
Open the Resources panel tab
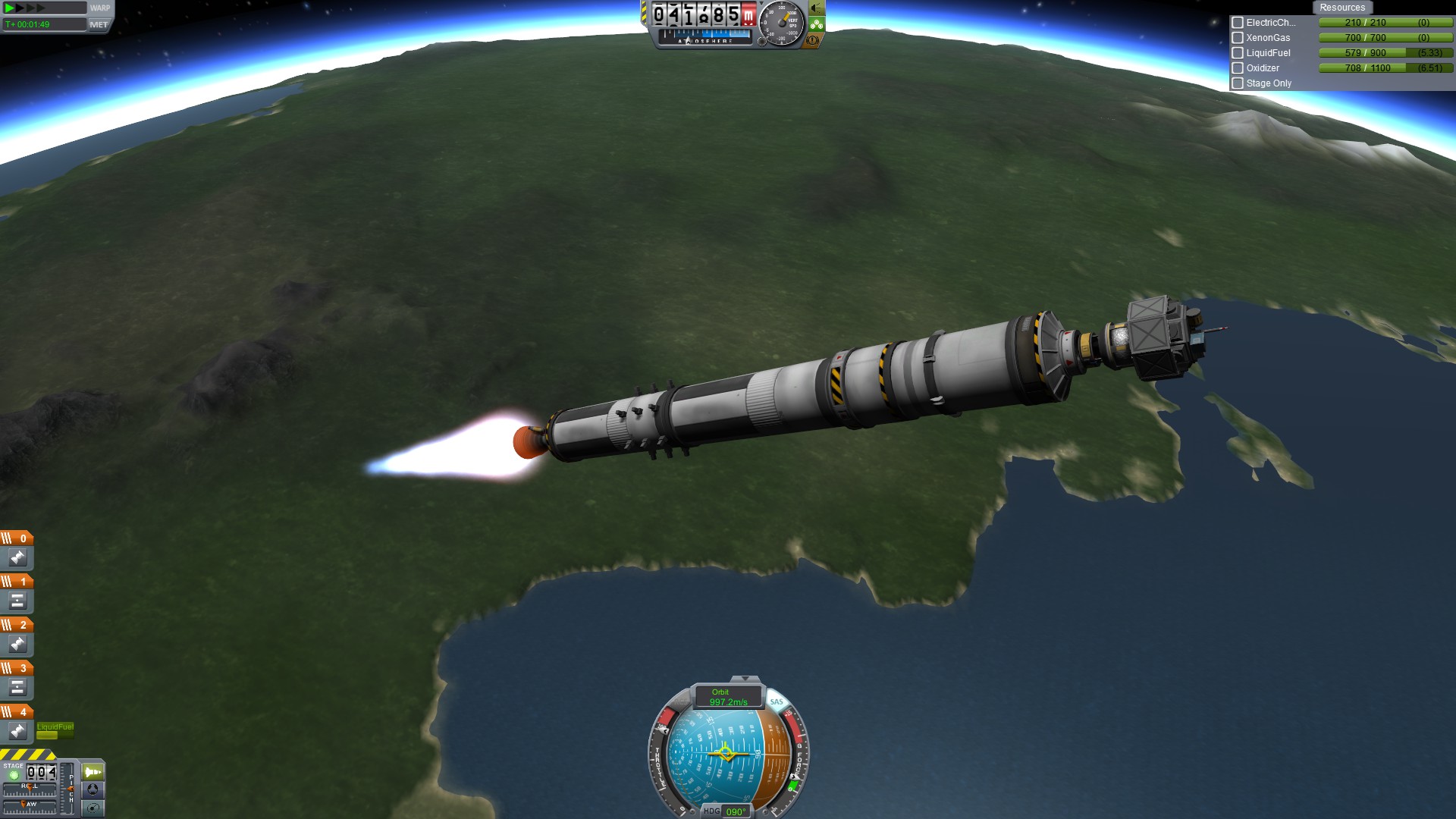[1341, 8]
